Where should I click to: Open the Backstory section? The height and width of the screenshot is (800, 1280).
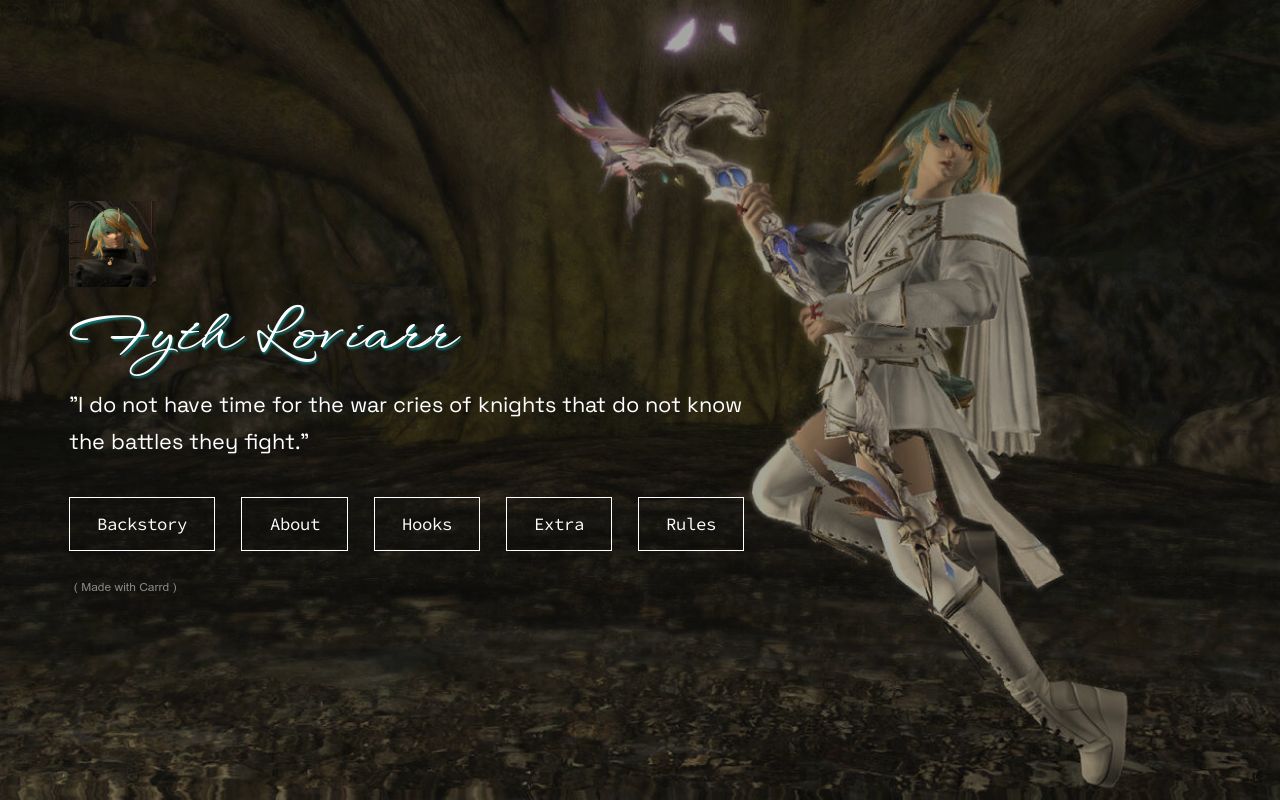coord(142,524)
